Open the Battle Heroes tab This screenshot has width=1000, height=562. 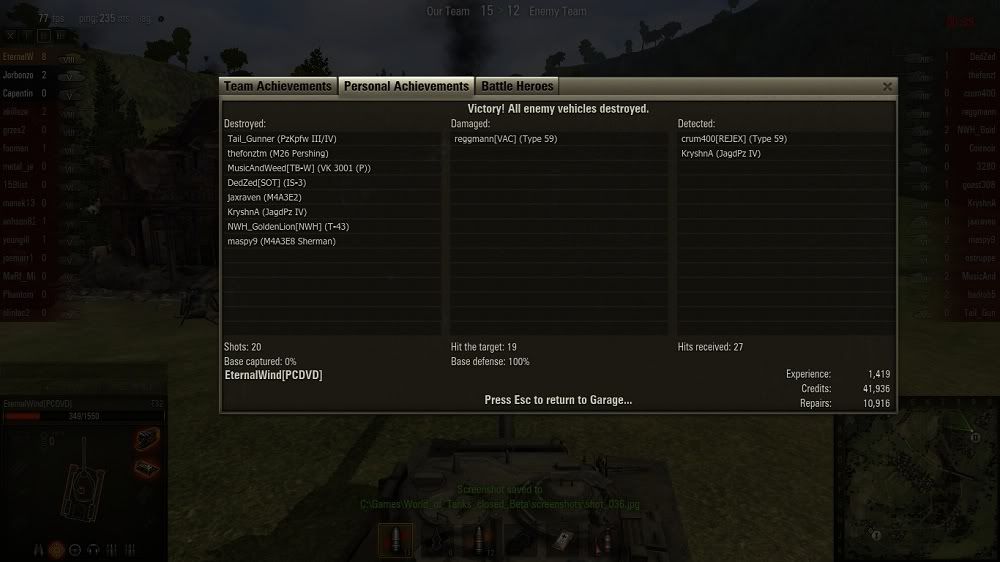pyautogui.click(x=517, y=87)
